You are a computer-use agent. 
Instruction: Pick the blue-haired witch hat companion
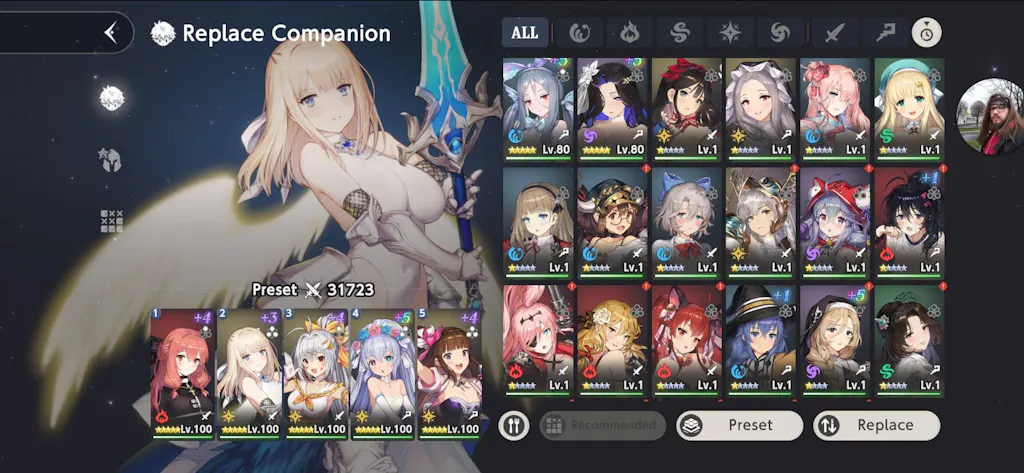[760, 340]
